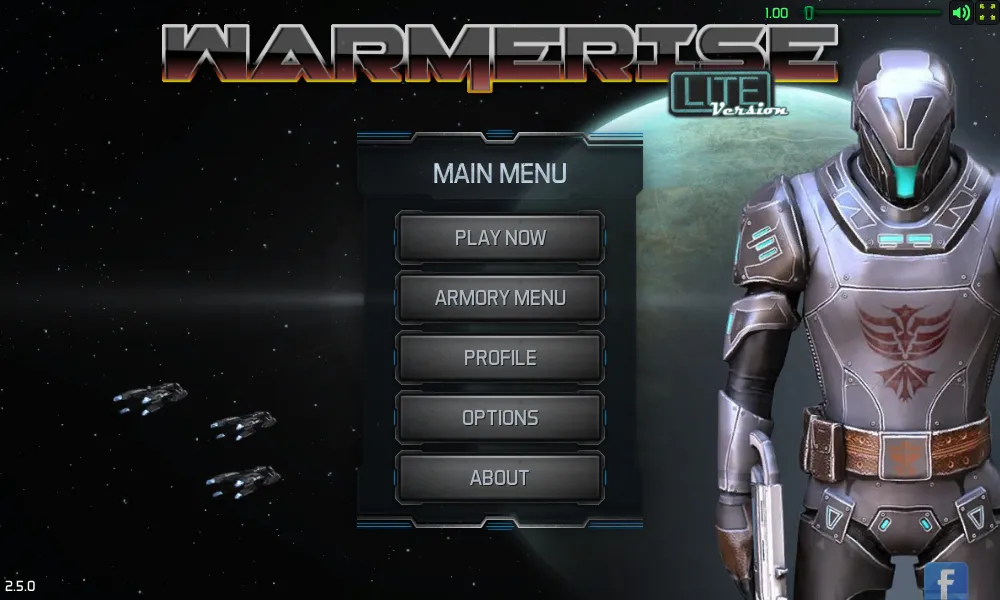The image size is (1000, 600).
Task: Open the Options screen
Action: (500, 418)
